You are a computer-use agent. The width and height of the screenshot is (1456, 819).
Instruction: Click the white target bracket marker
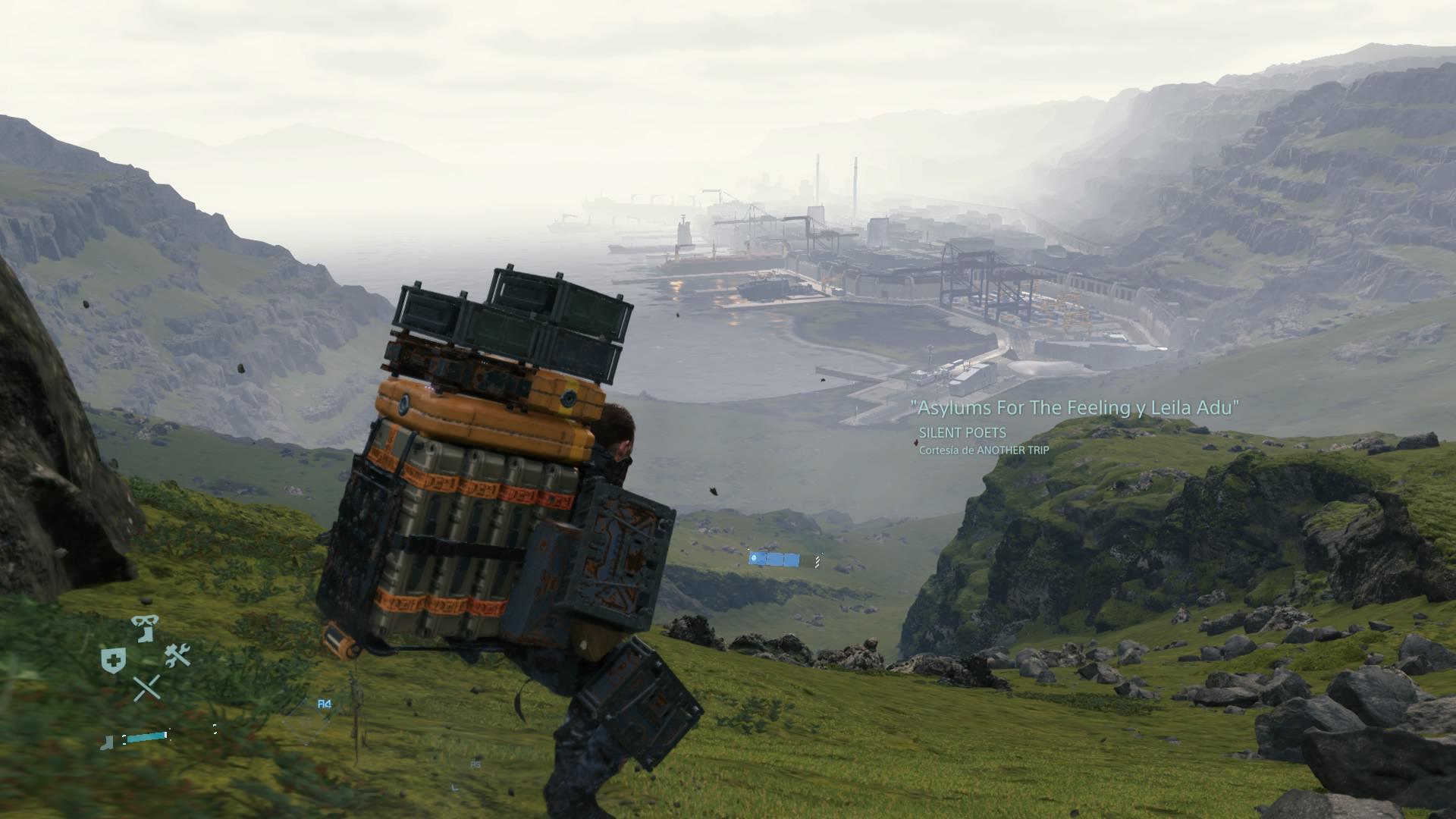(x=215, y=730)
